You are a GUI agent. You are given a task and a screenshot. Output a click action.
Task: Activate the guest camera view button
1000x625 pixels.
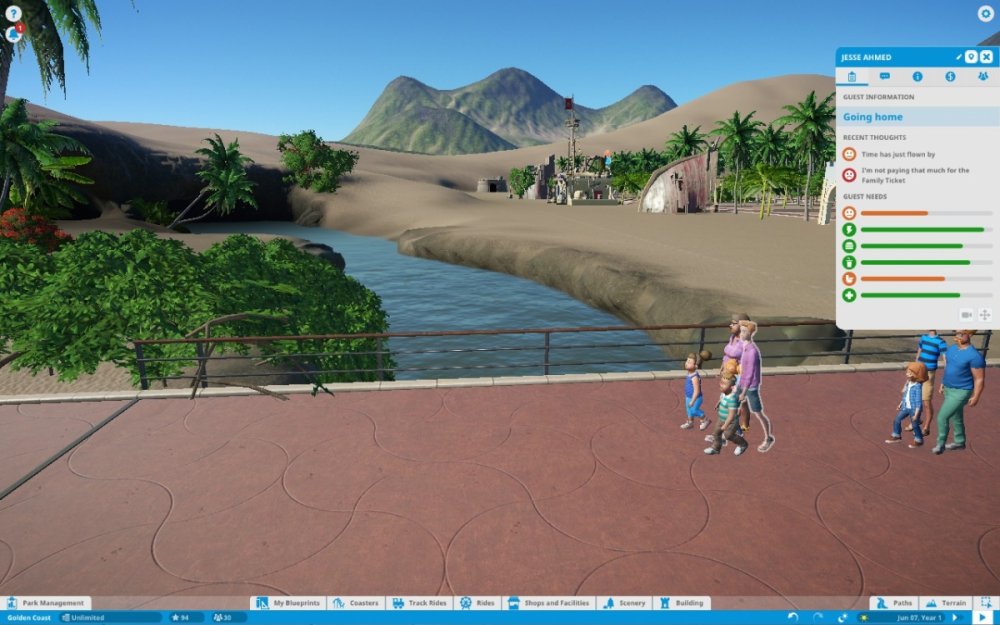point(967,315)
